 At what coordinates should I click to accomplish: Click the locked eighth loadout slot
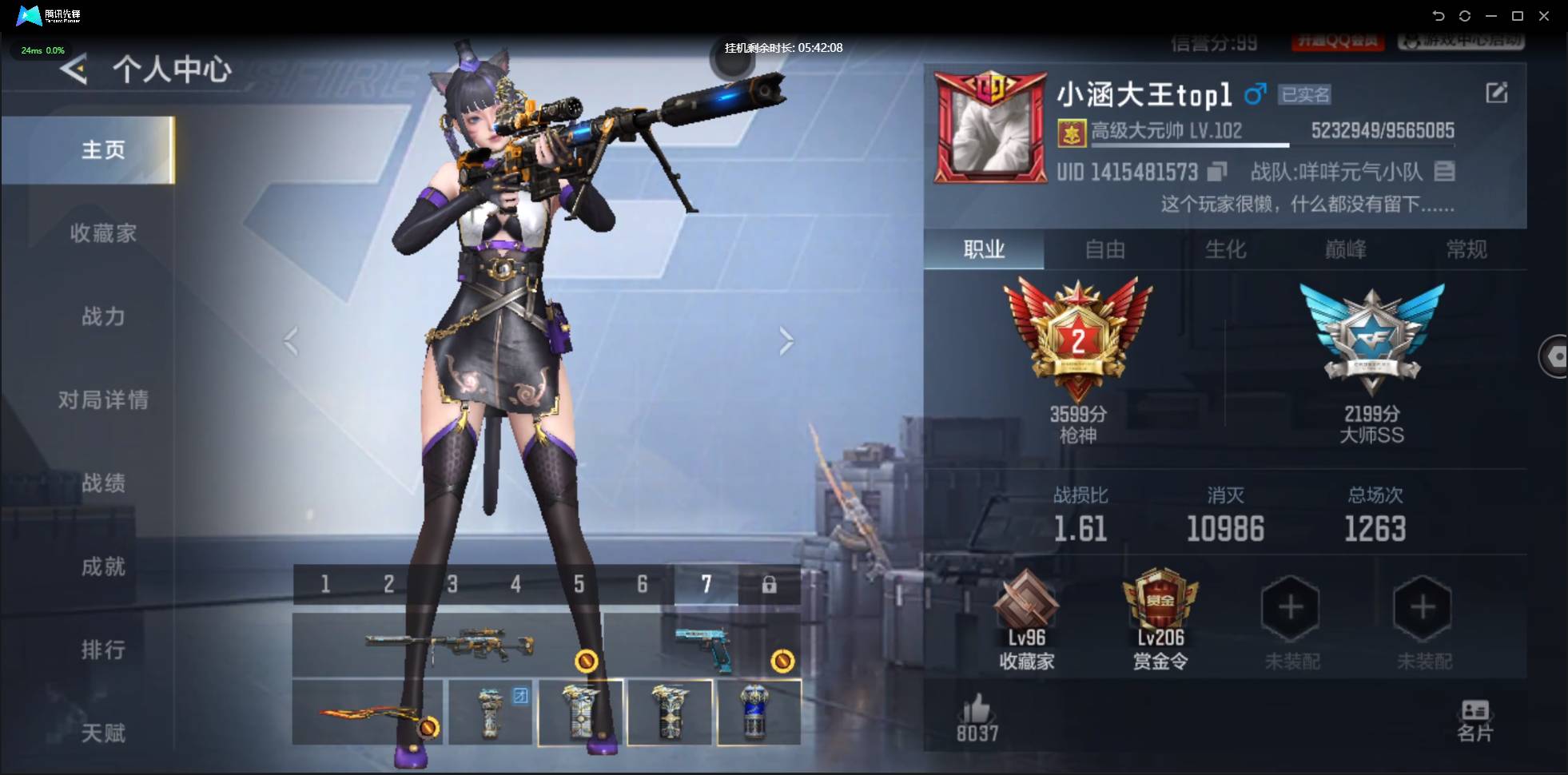click(x=769, y=584)
